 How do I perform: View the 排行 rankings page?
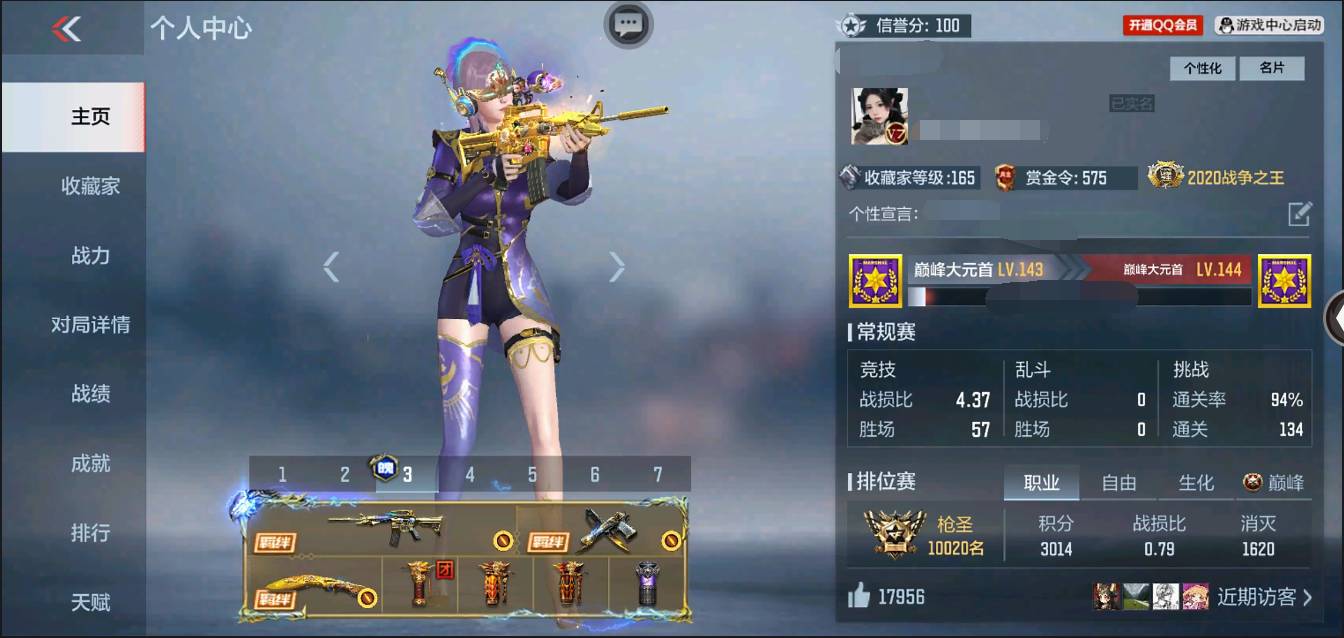(90, 533)
